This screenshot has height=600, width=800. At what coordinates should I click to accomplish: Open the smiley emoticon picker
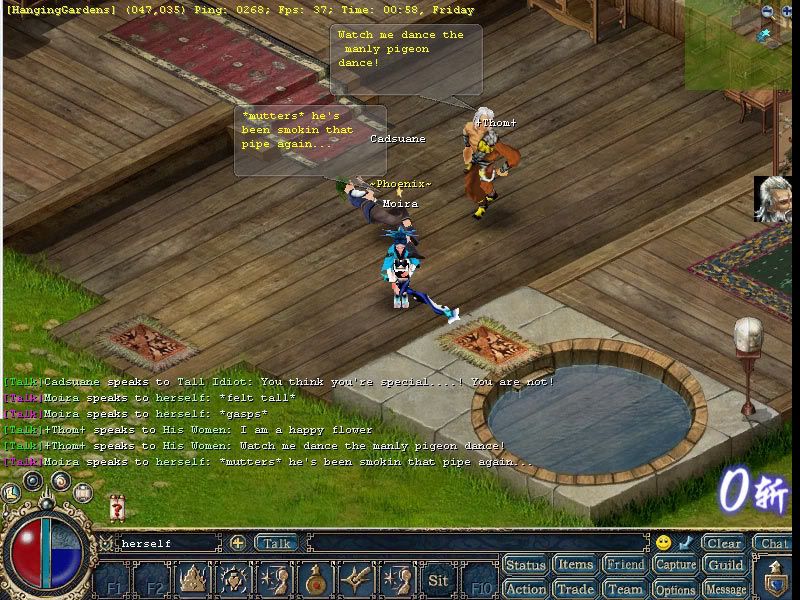coord(663,543)
